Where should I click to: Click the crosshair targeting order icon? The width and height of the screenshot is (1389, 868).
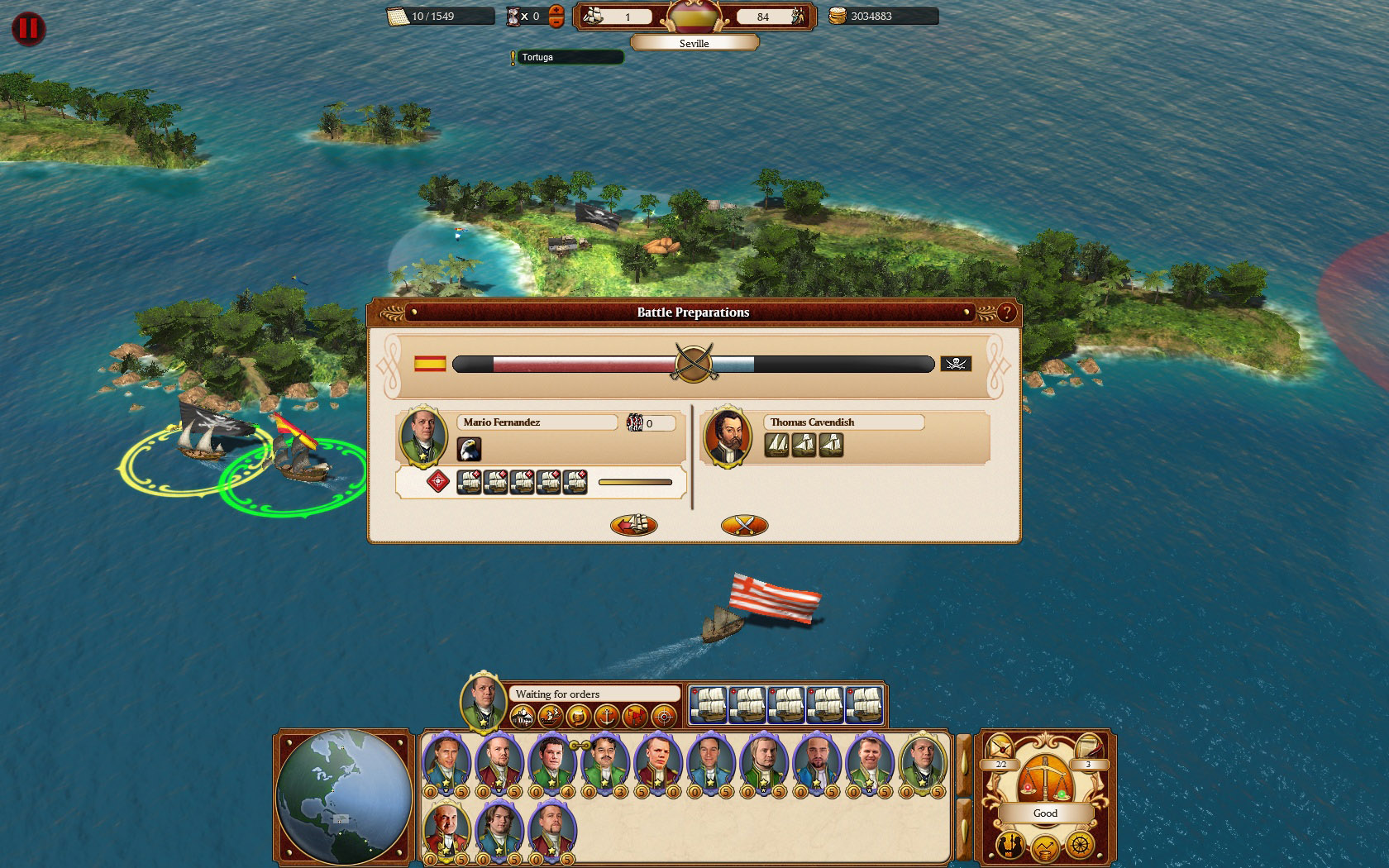point(665,717)
